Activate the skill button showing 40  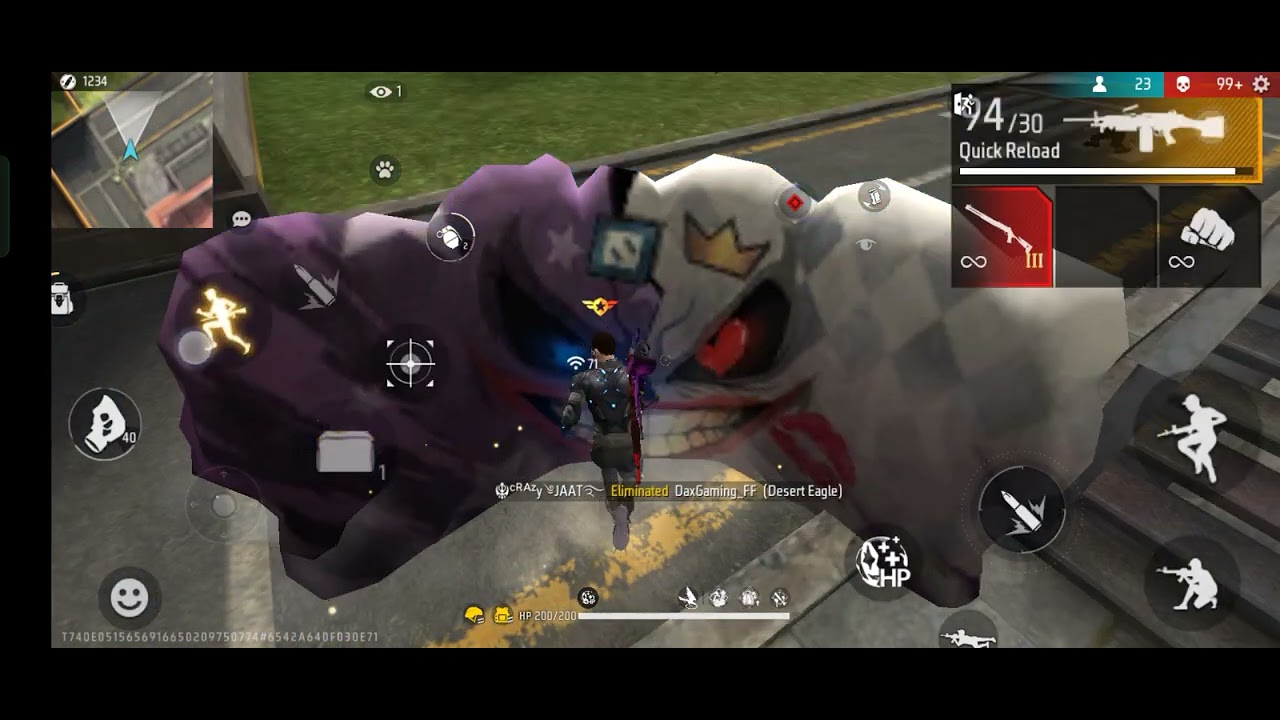coord(105,424)
